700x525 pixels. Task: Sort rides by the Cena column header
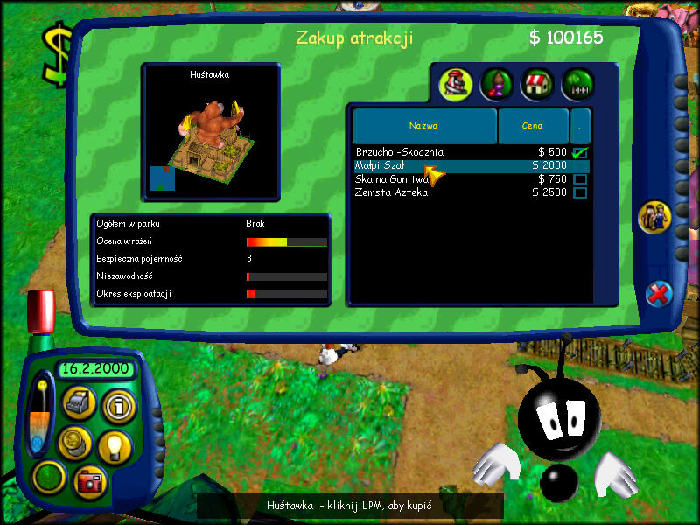tap(533, 126)
